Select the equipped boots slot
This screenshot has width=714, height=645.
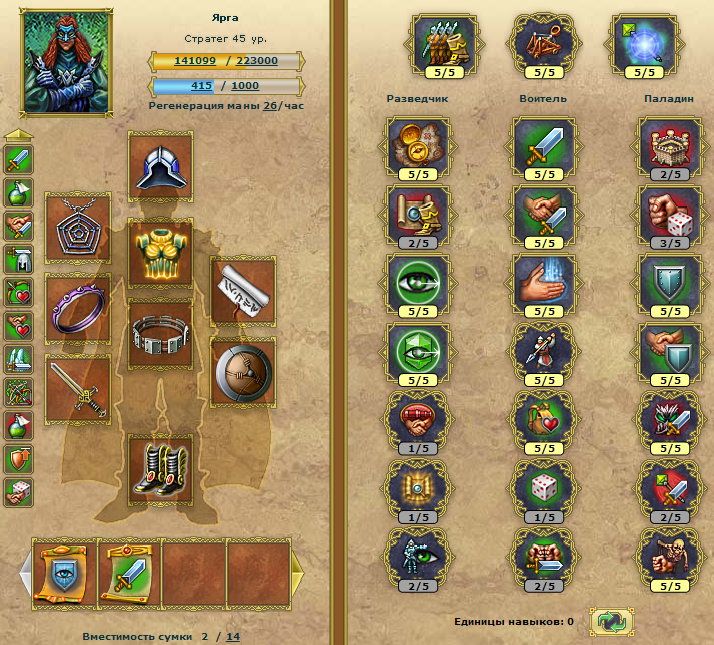tap(161, 468)
